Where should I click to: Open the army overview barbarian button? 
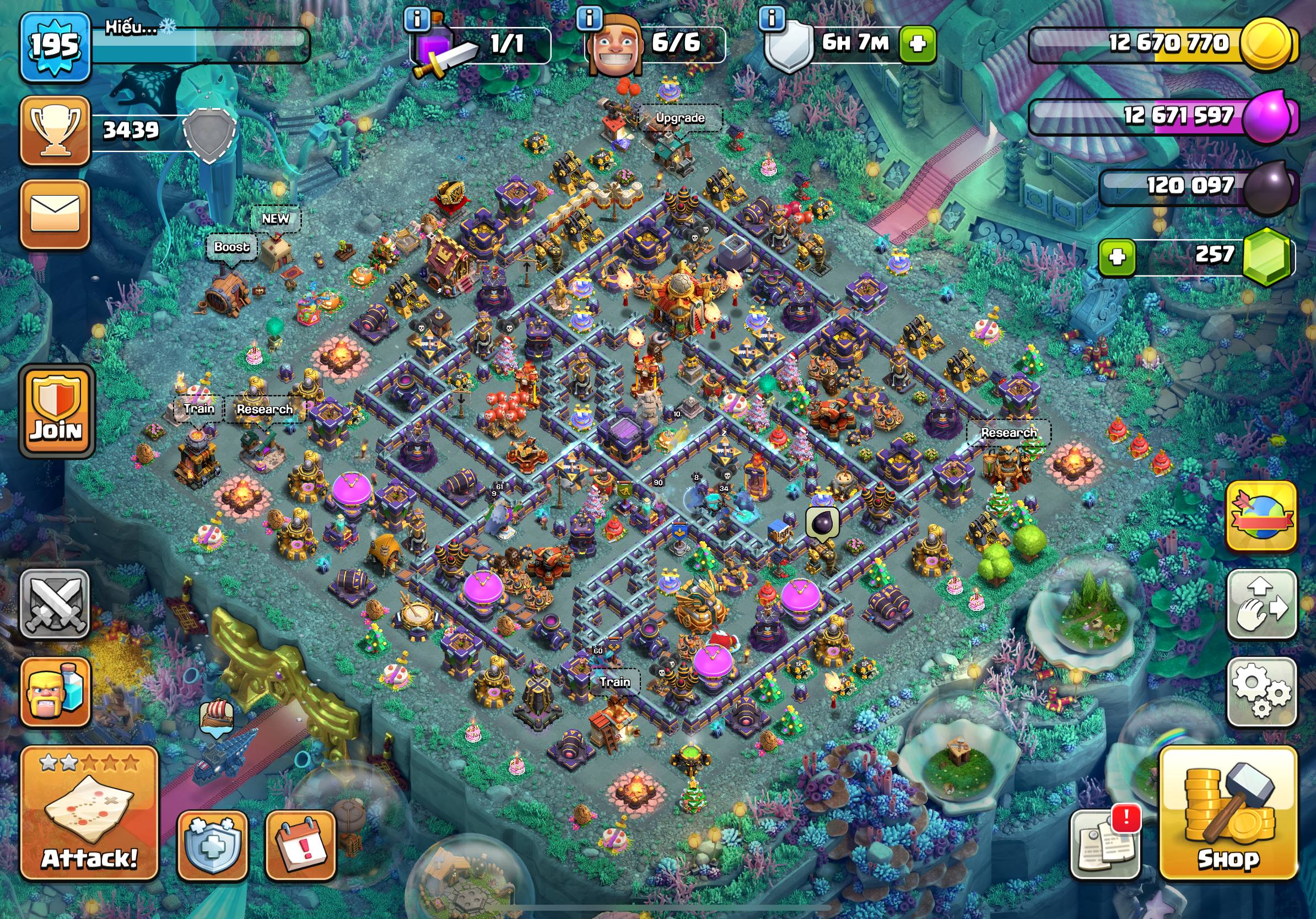click(x=56, y=692)
